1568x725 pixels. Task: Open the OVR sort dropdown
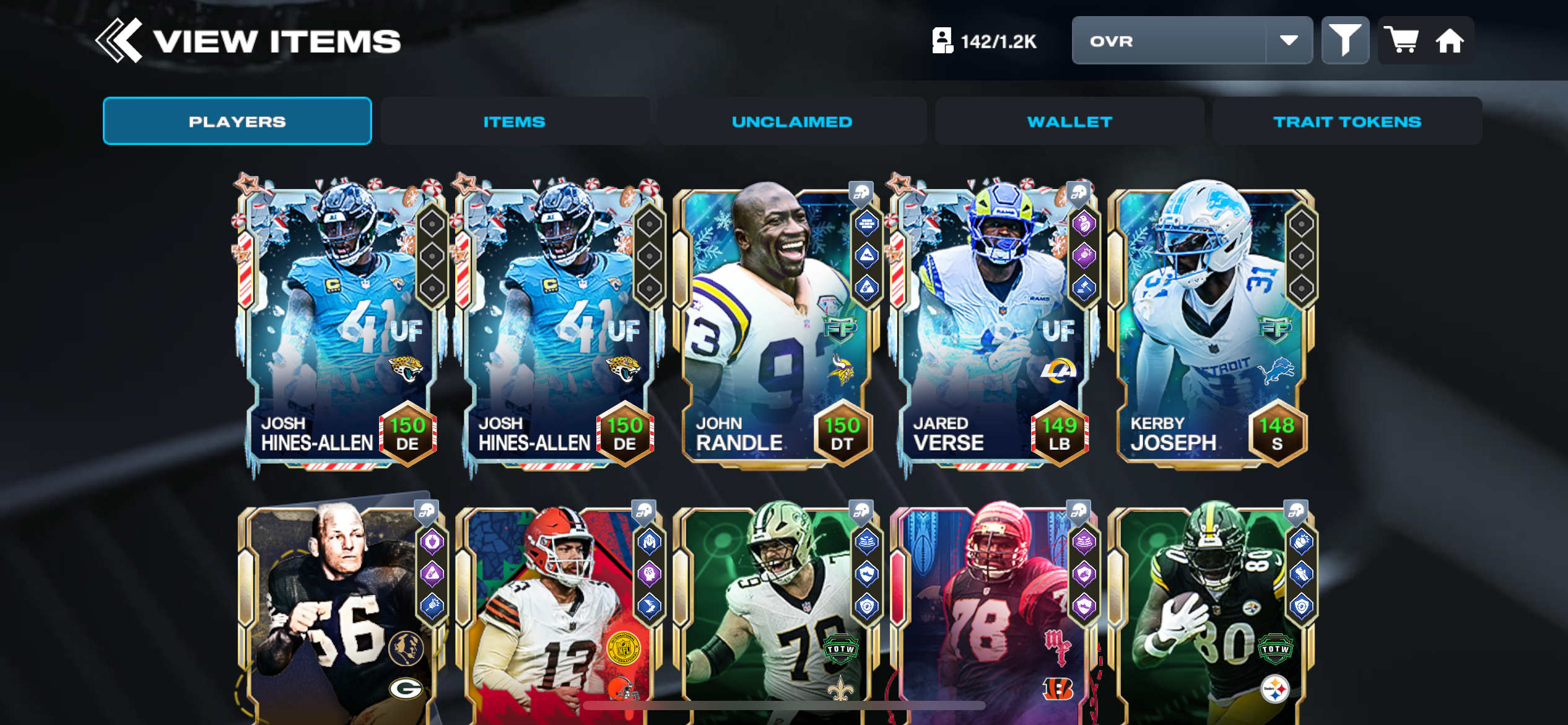point(1191,41)
